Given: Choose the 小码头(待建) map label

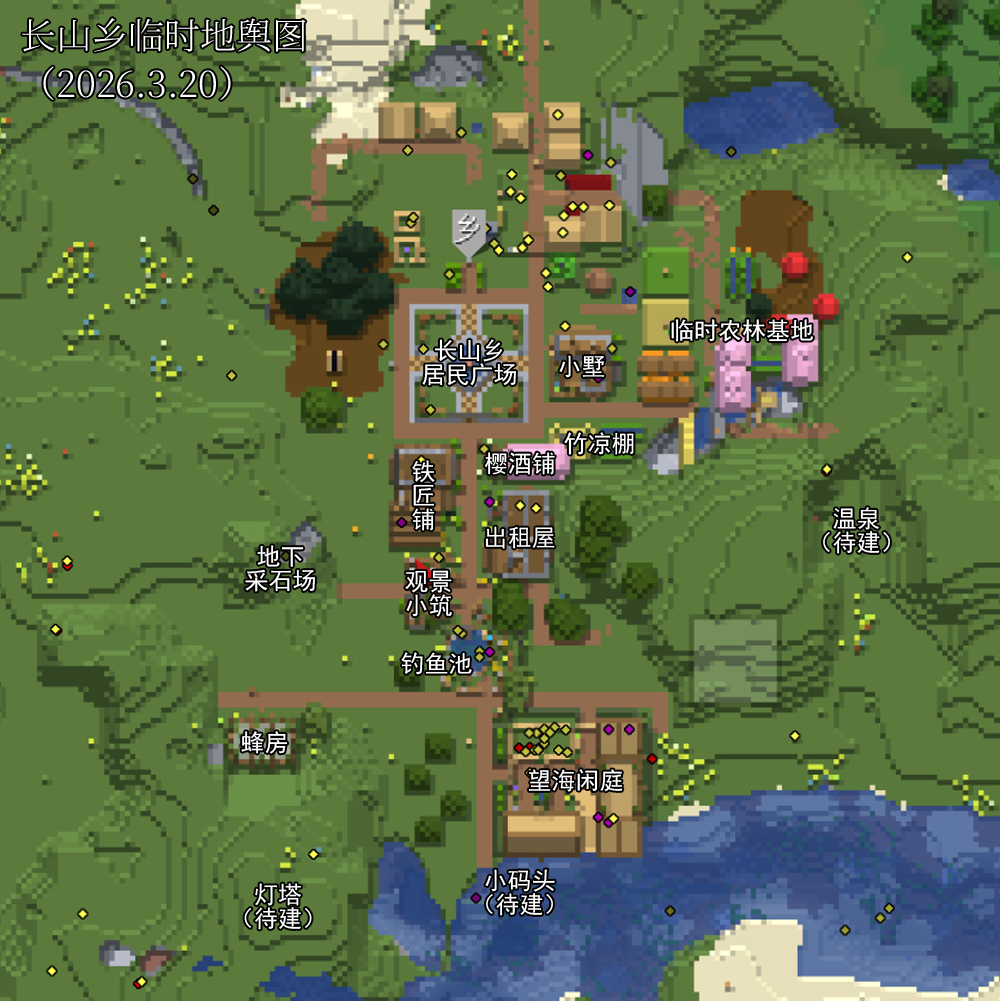Looking at the screenshot, I should click(x=518, y=893).
